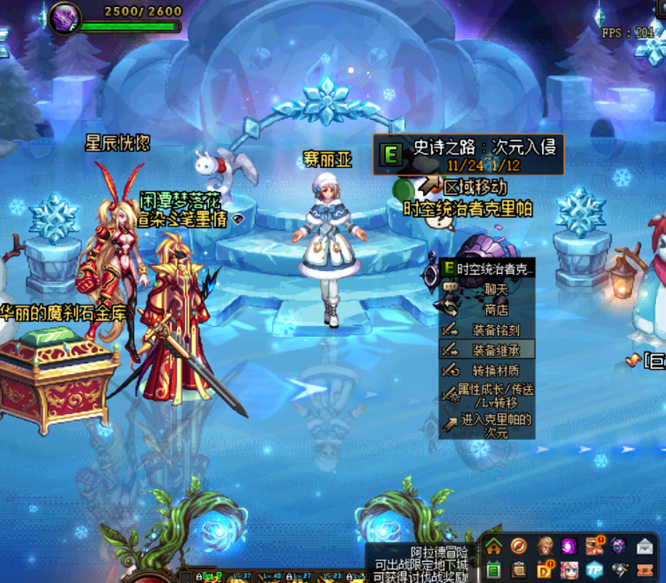666x583 pixels.
Task: Click the orange D calendar icon
Action: [x=544, y=571]
